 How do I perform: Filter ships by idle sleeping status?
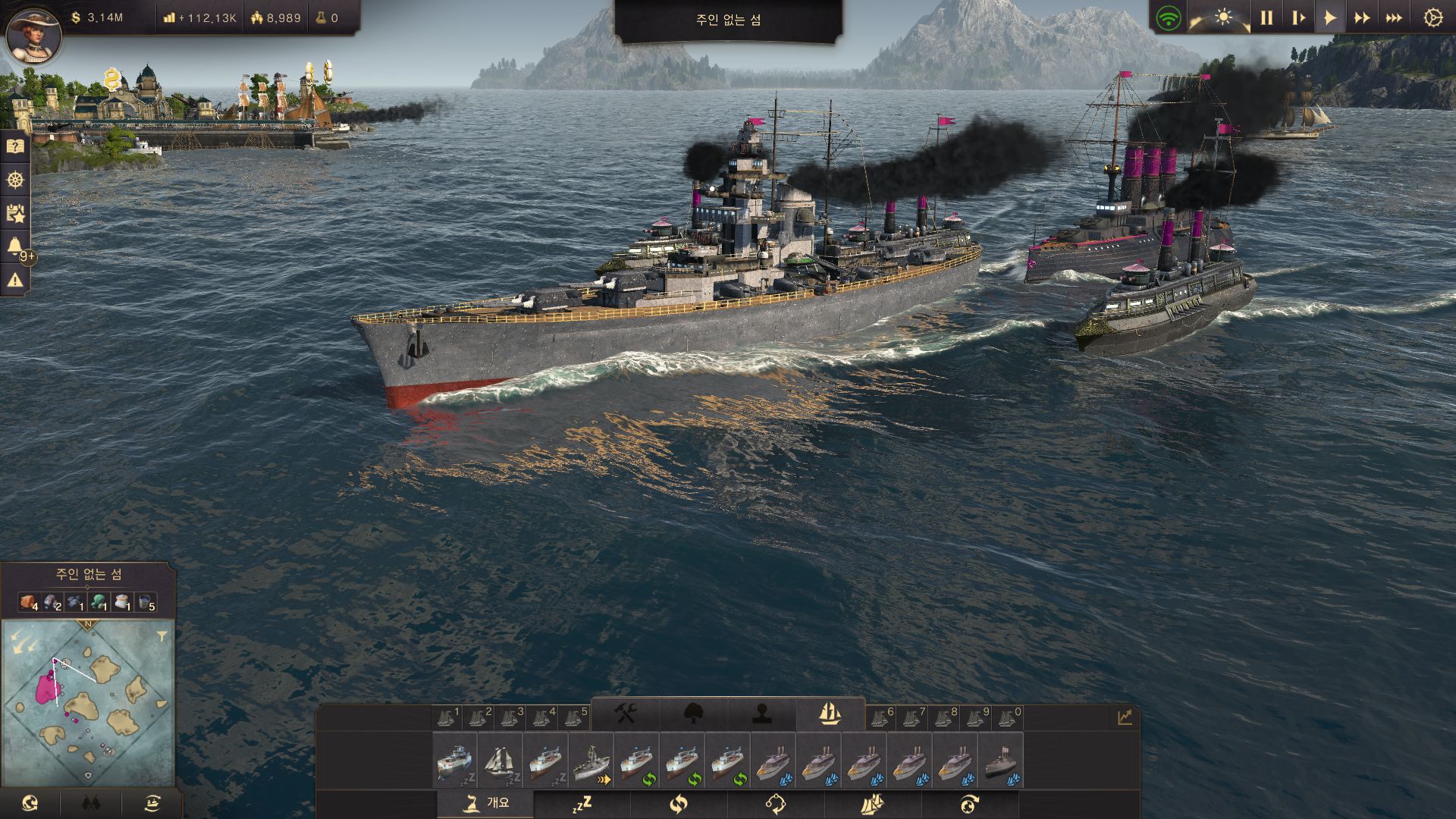coord(582,804)
